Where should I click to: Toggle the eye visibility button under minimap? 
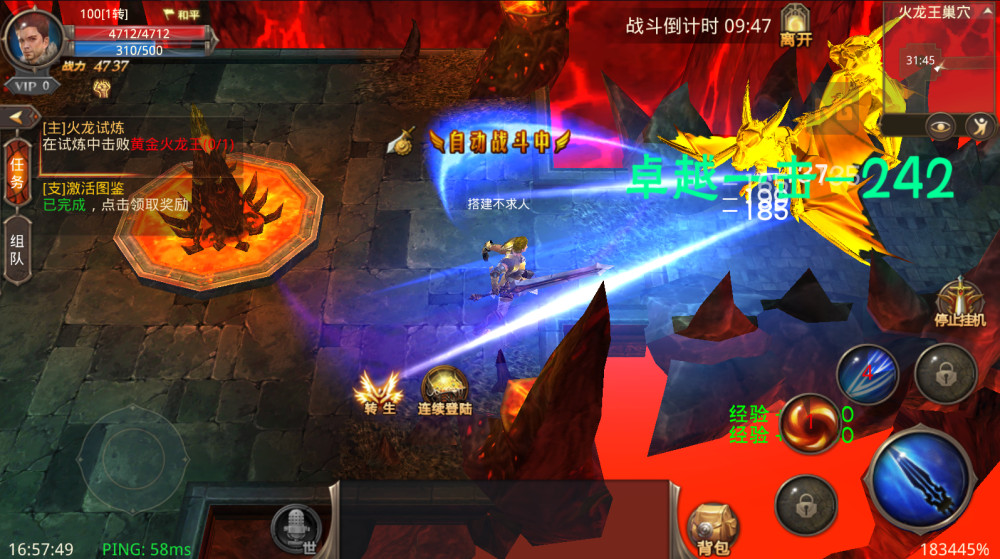(x=939, y=126)
